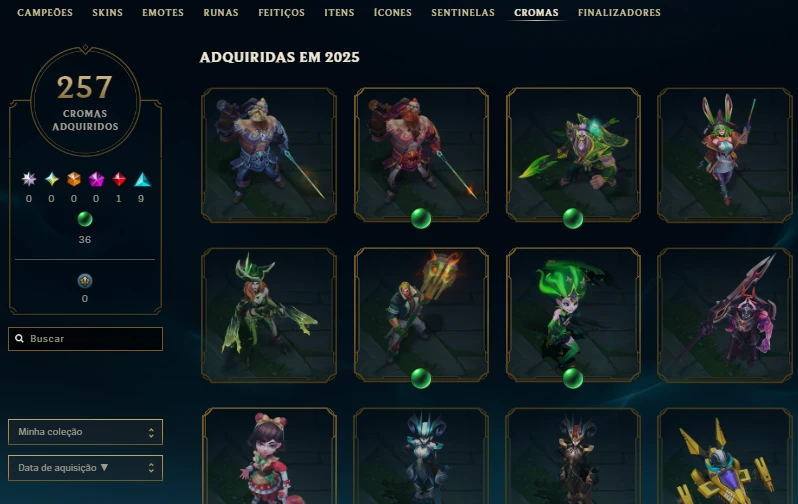The image size is (798, 504).
Task: View the Sentinelas tab
Action: click(463, 13)
